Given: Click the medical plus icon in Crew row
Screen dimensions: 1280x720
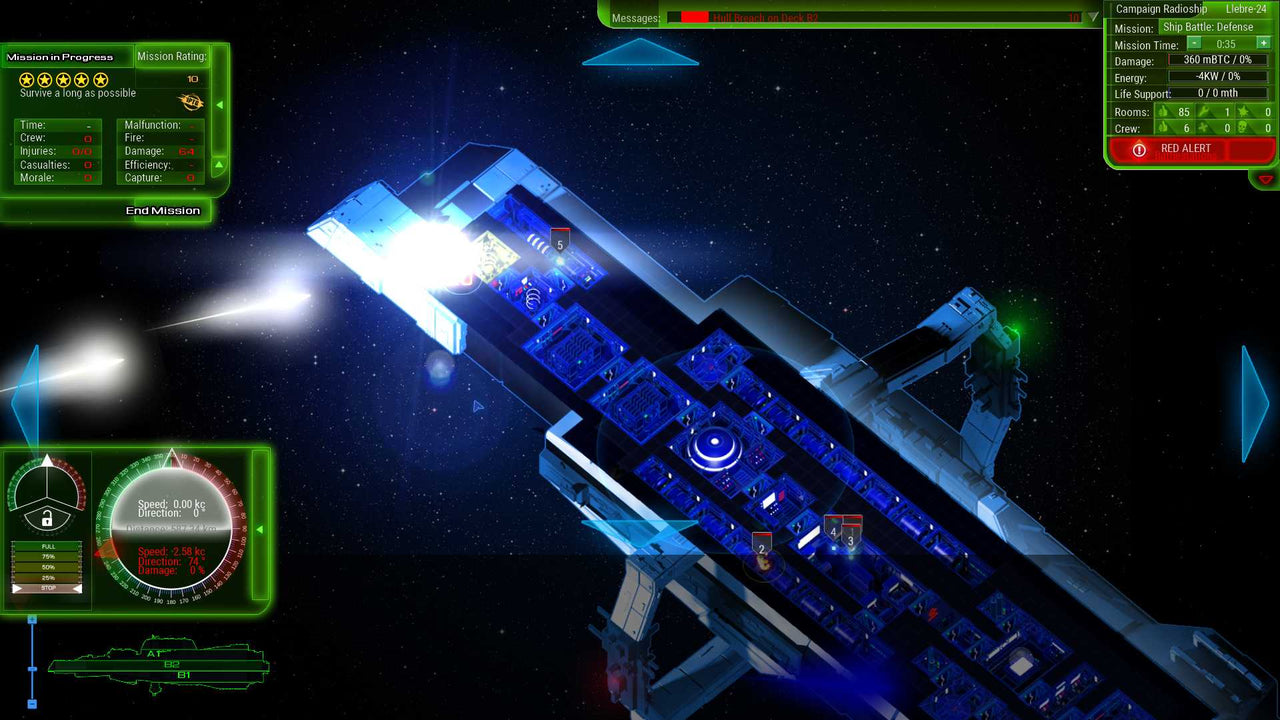Looking at the screenshot, I should pyautogui.click(x=1200, y=127).
